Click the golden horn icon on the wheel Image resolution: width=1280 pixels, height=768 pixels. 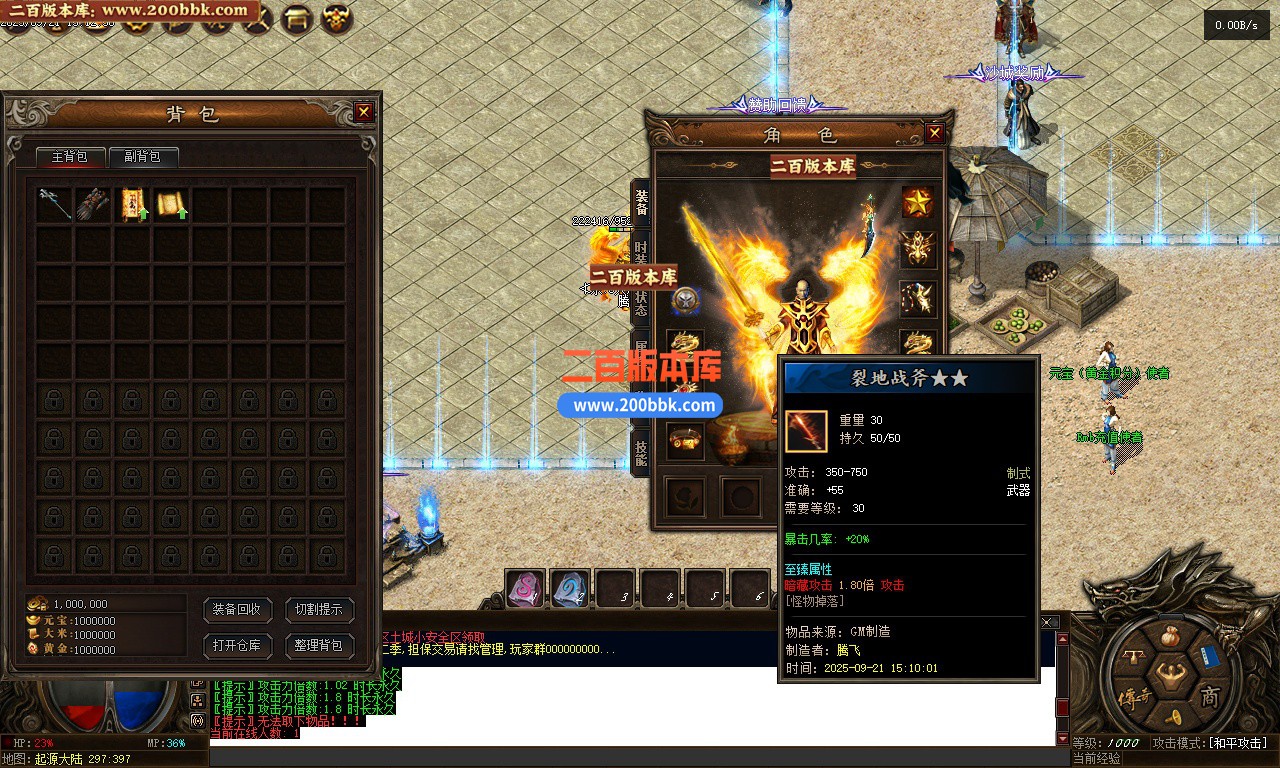(1172, 716)
